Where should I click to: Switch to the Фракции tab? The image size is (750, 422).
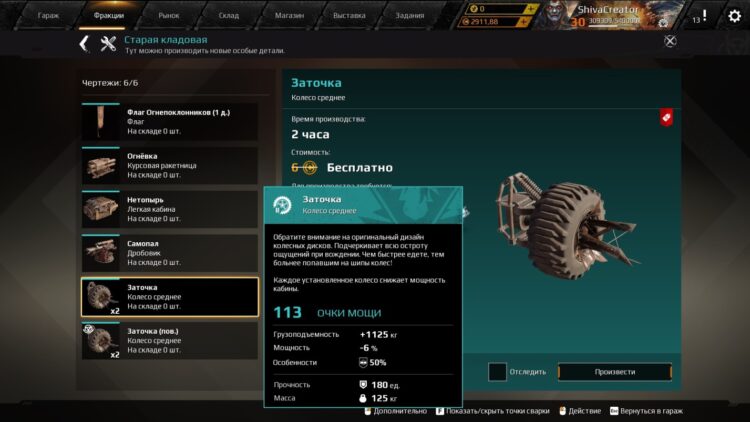[x=108, y=16]
